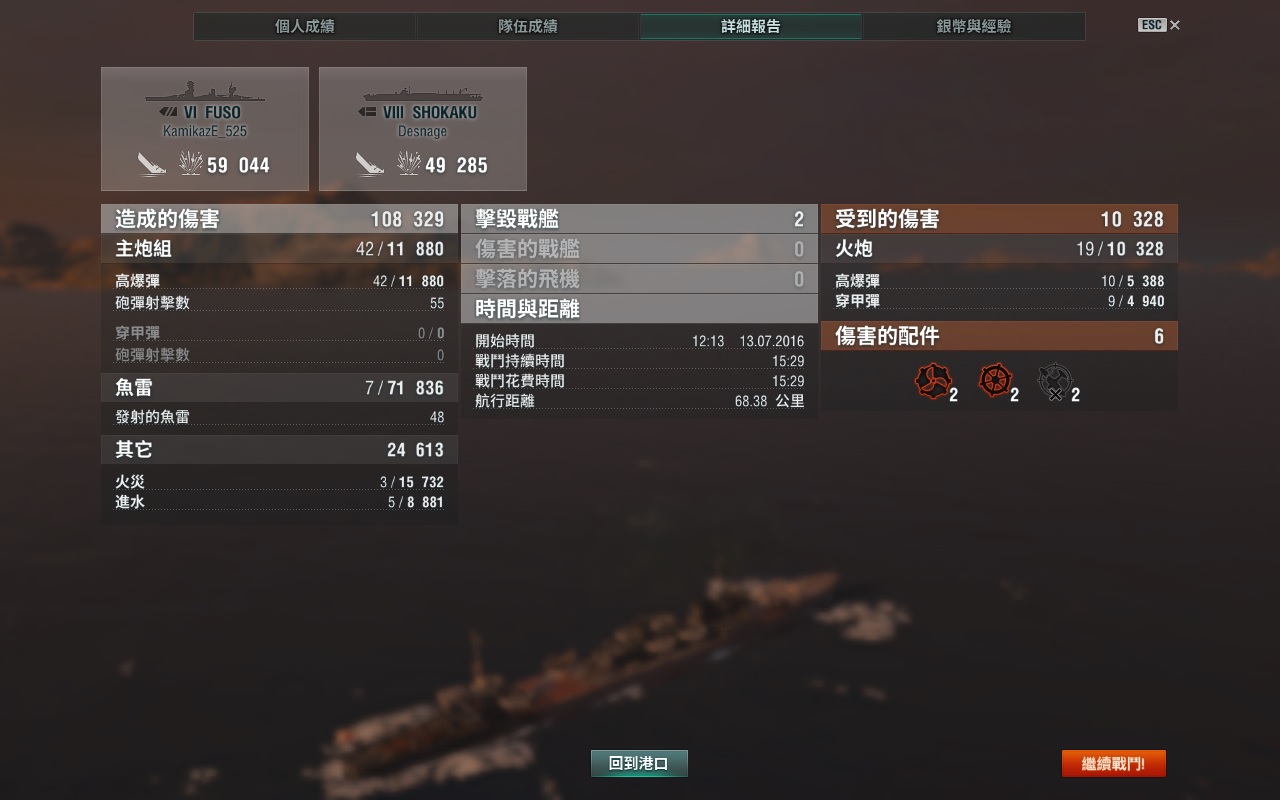This screenshot has height=800, width=1280.
Task: Switch to the 個人成績 tab
Action: click(x=304, y=27)
